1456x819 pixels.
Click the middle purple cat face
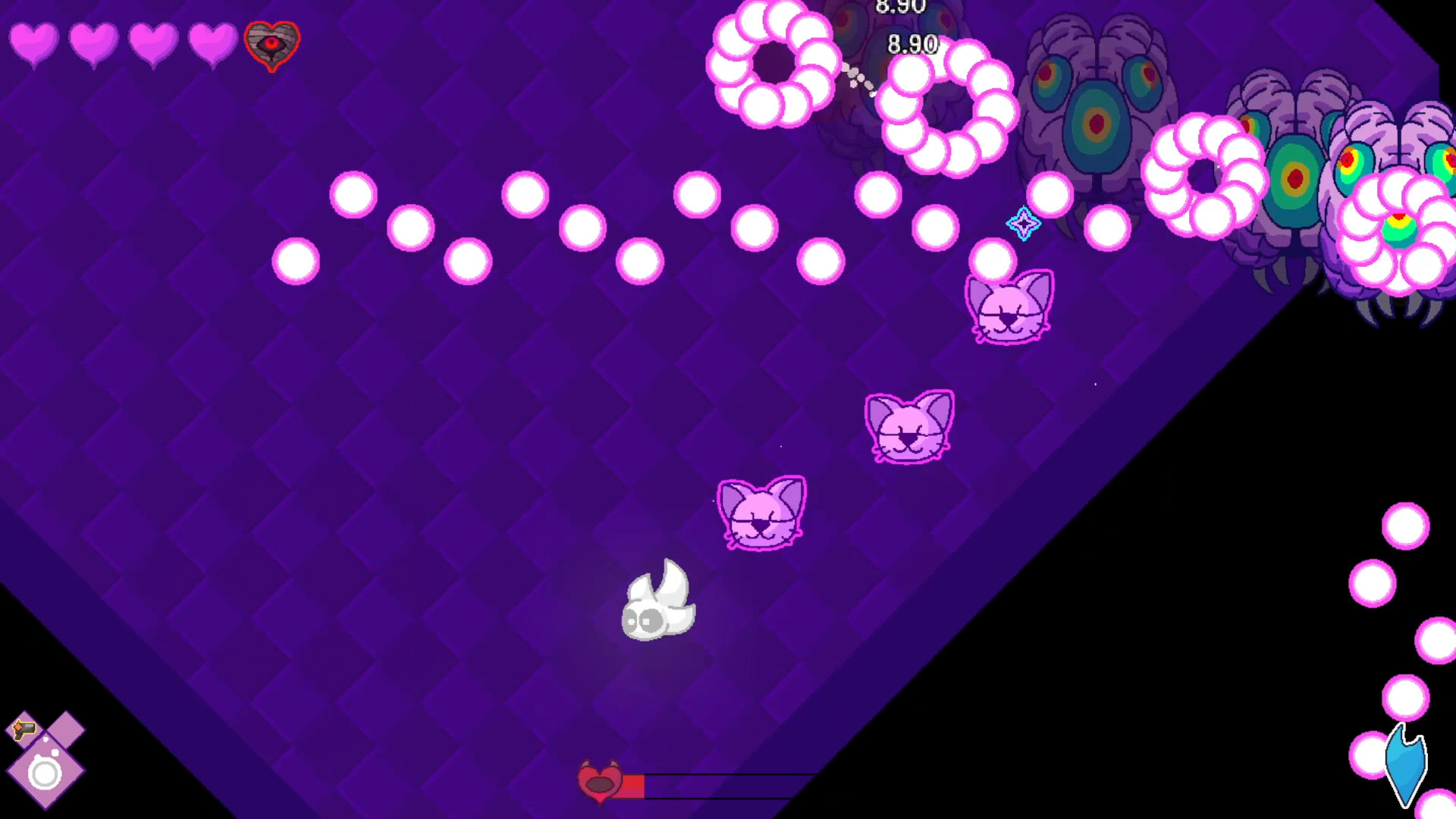click(909, 426)
